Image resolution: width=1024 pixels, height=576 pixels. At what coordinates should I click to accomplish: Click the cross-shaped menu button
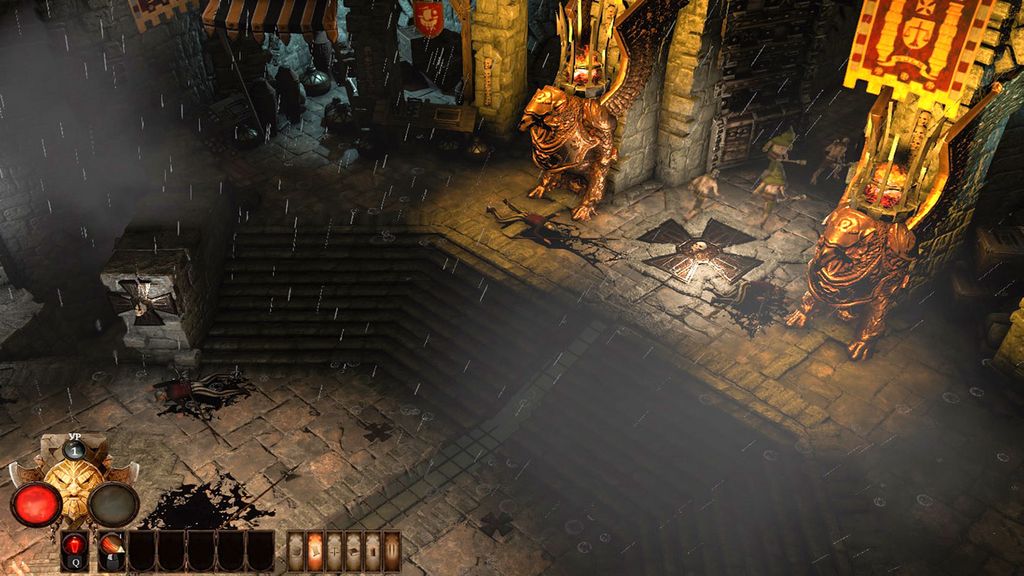coord(334,552)
